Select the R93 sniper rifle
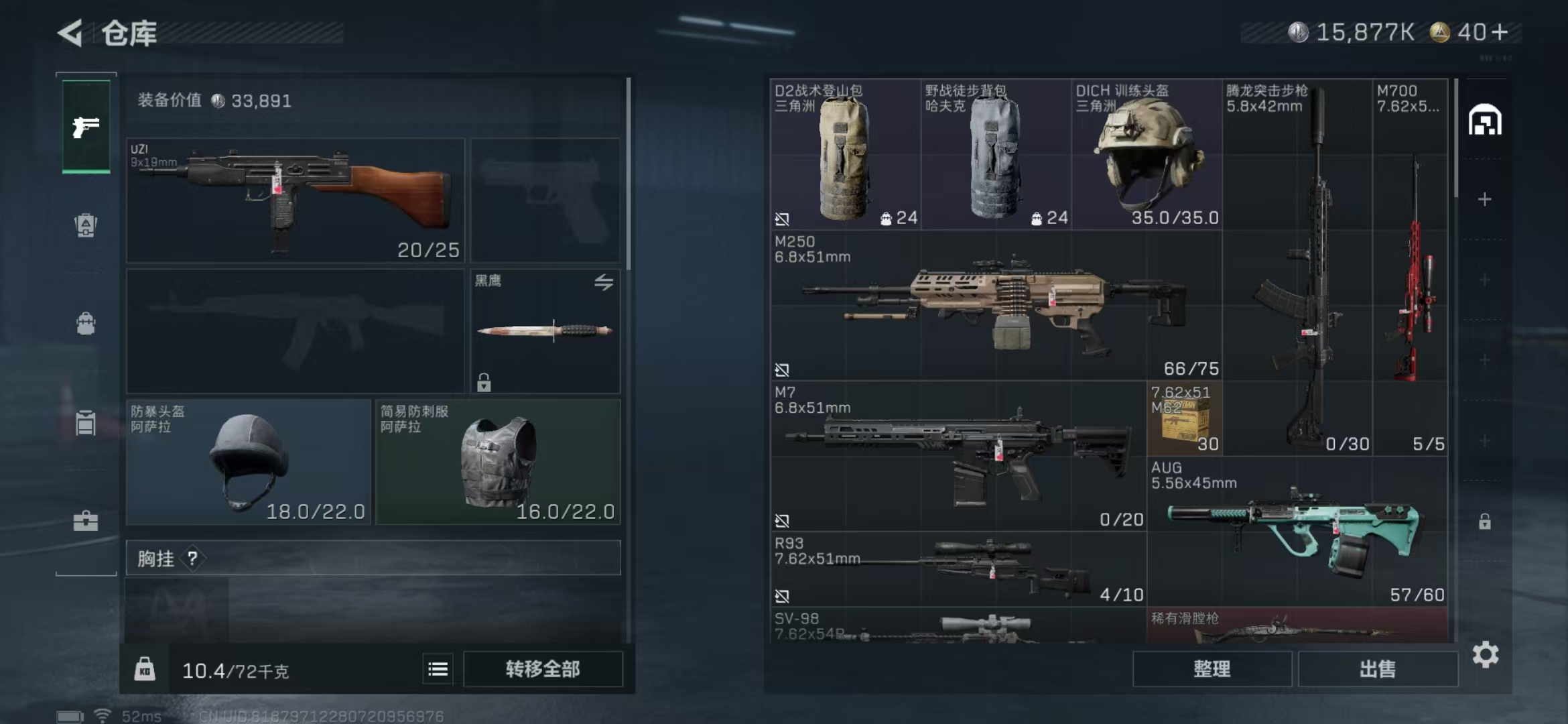Screen dimensions: 1568x724 coord(958,569)
